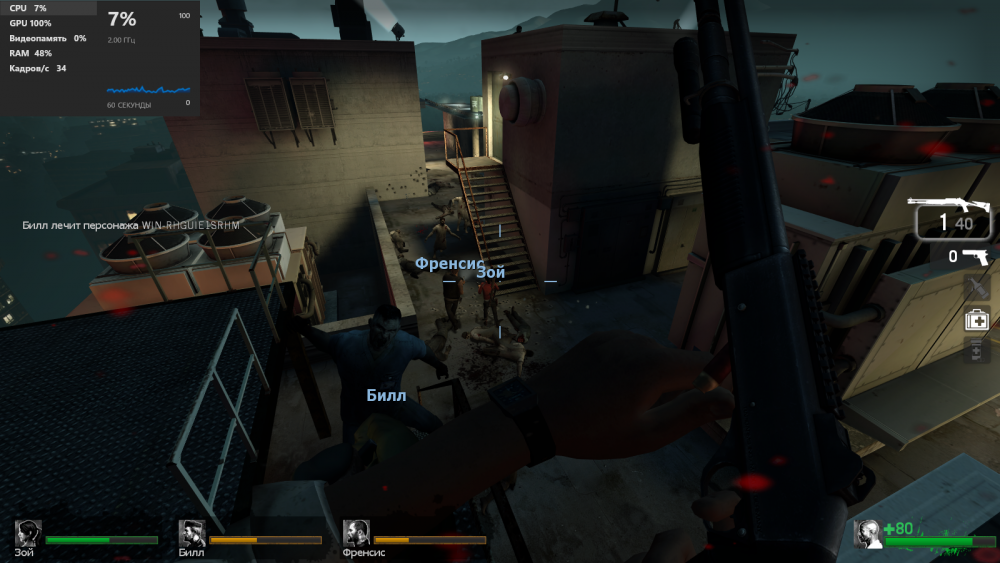Viewport: 1000px width, 563px height.
Task: Select the shotgun primary weapon slot
Action: [953, 218]
